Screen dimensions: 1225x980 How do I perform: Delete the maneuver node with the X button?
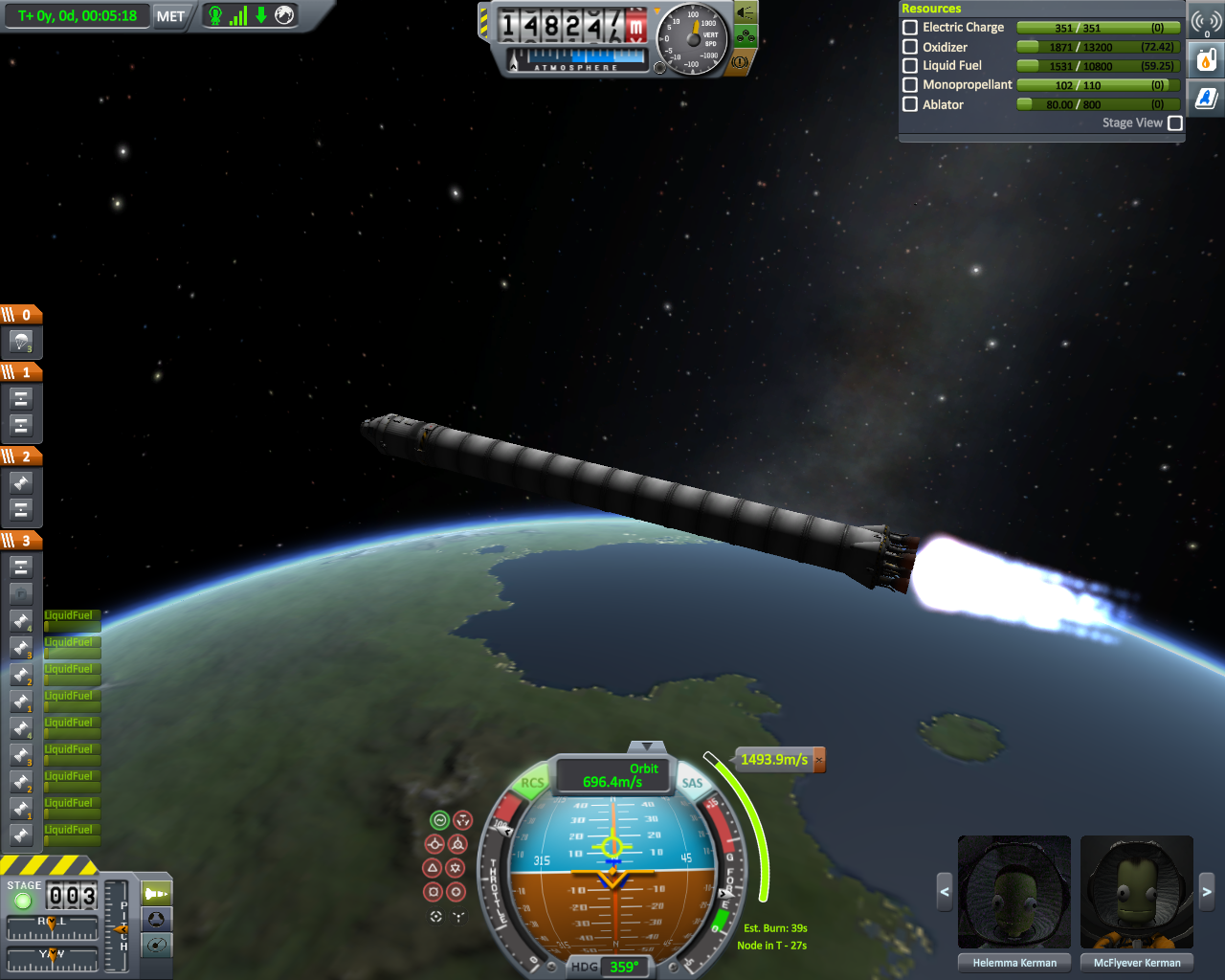(x=819, y=760)
